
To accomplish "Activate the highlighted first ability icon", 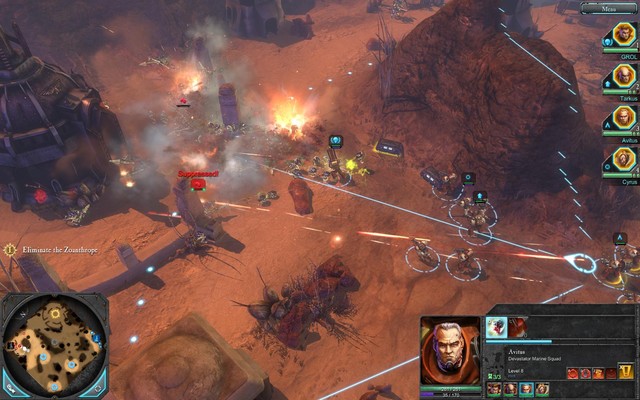I will point(497,327).
